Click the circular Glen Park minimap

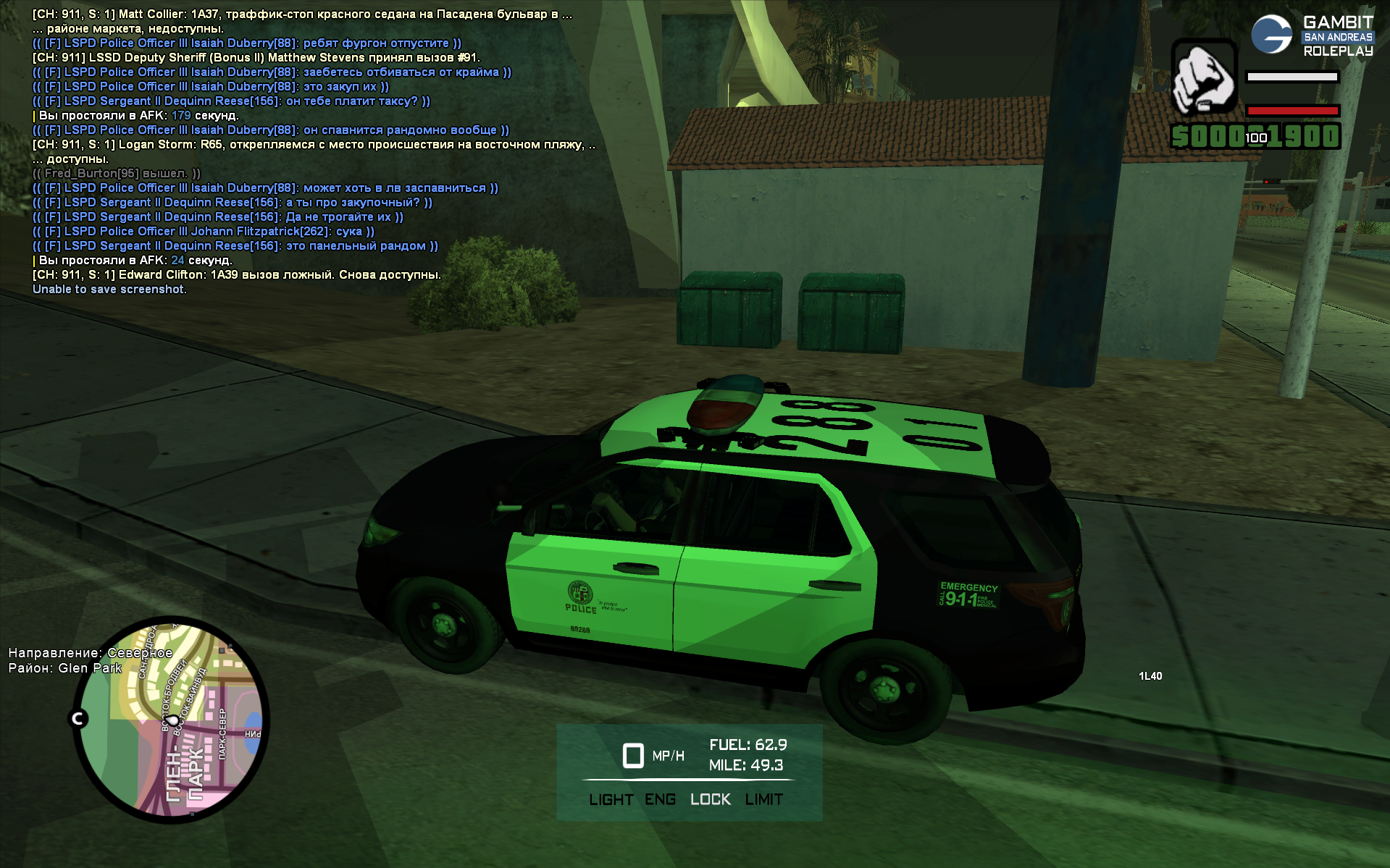171,720
